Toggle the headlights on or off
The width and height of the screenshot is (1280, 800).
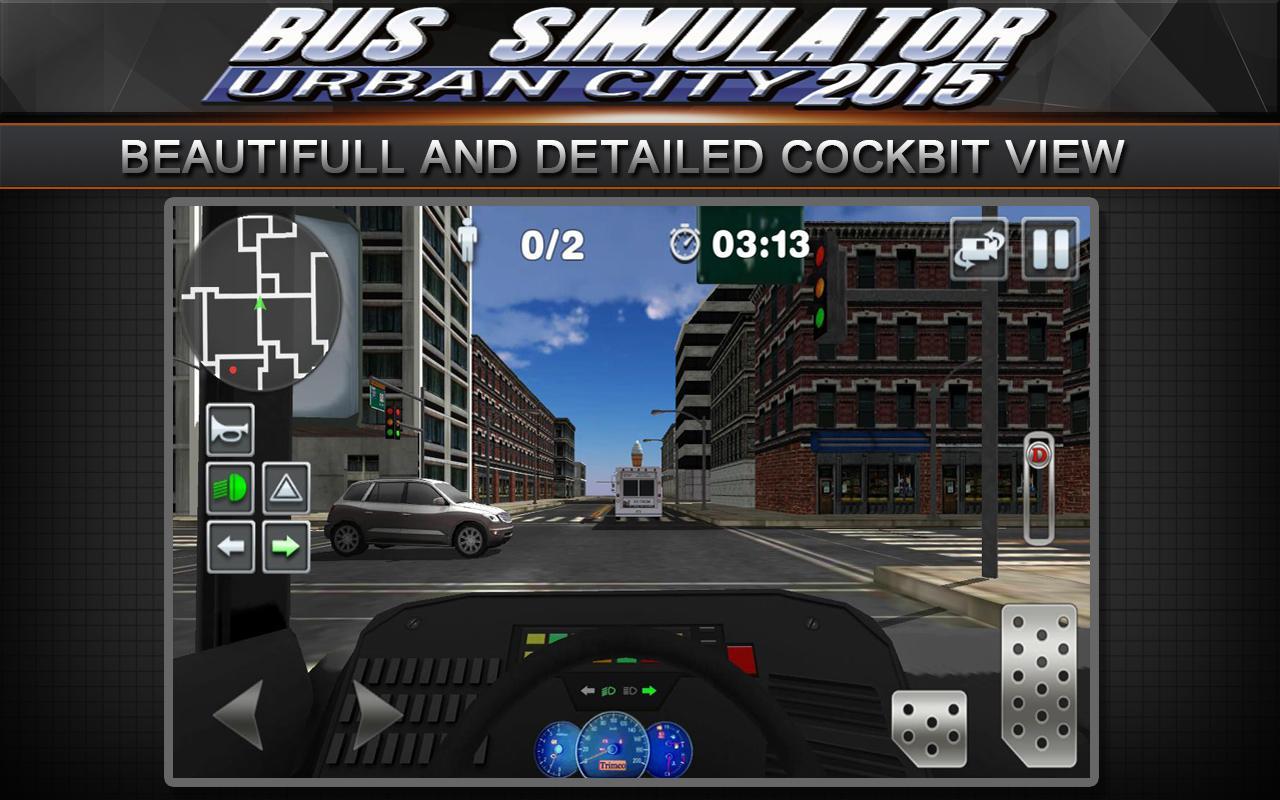pos(232,485)
